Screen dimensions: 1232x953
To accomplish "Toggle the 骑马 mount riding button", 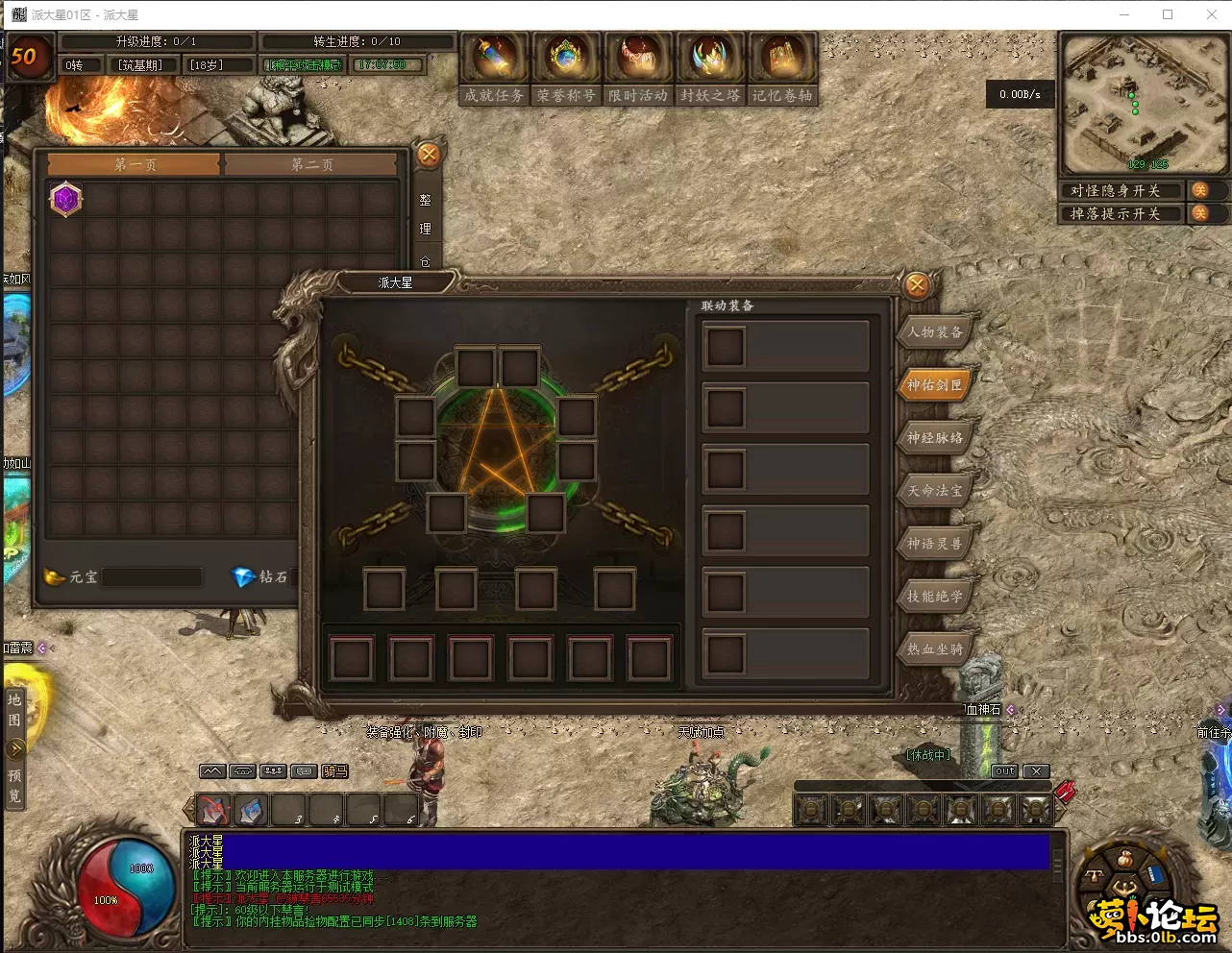I will click(335, 771).
